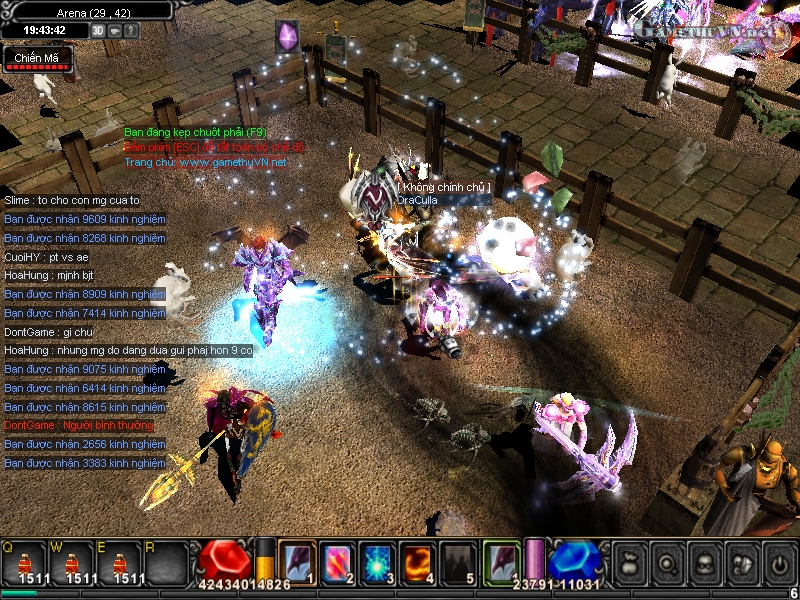
Task: Open the inventory bag button
Action: point(630,564)
